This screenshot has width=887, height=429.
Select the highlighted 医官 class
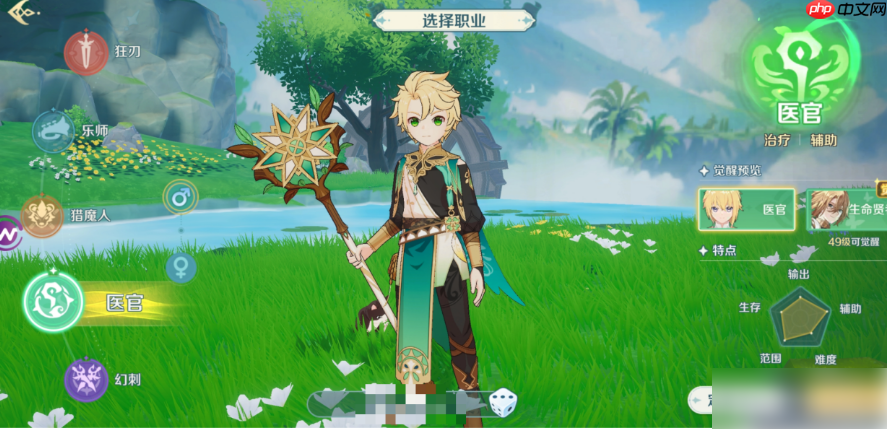coord(50,302)
